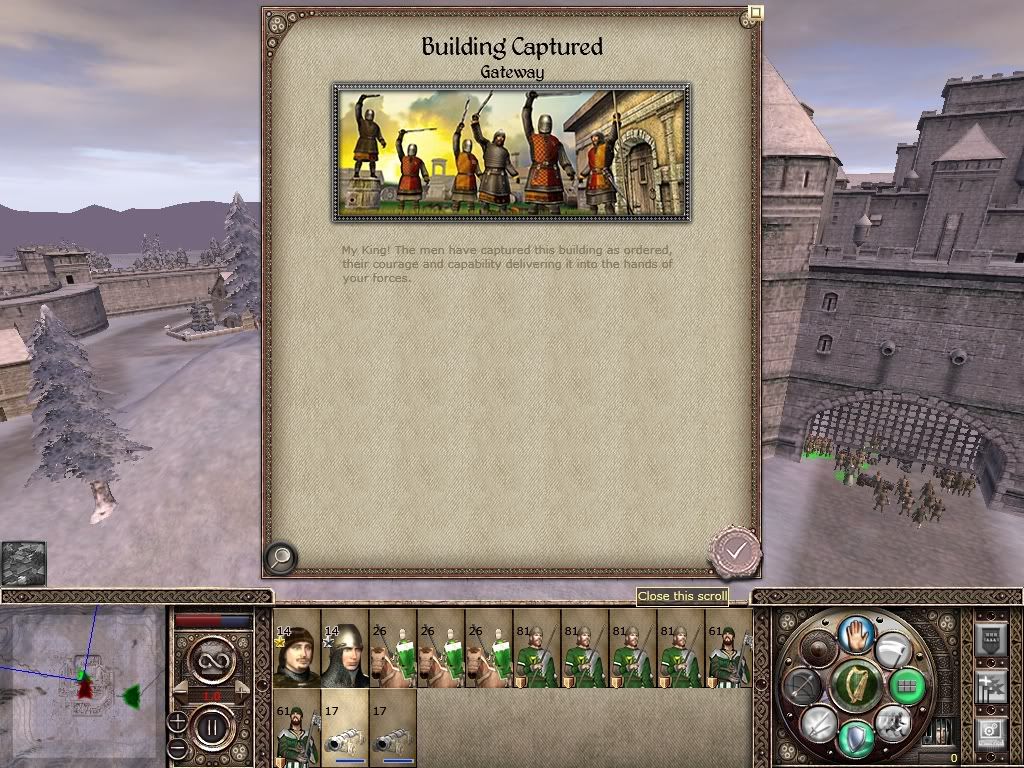Activate the running horseman button
Viewport: 1024px width, 768px height.
pyautogui.click(x=892, y=722)
